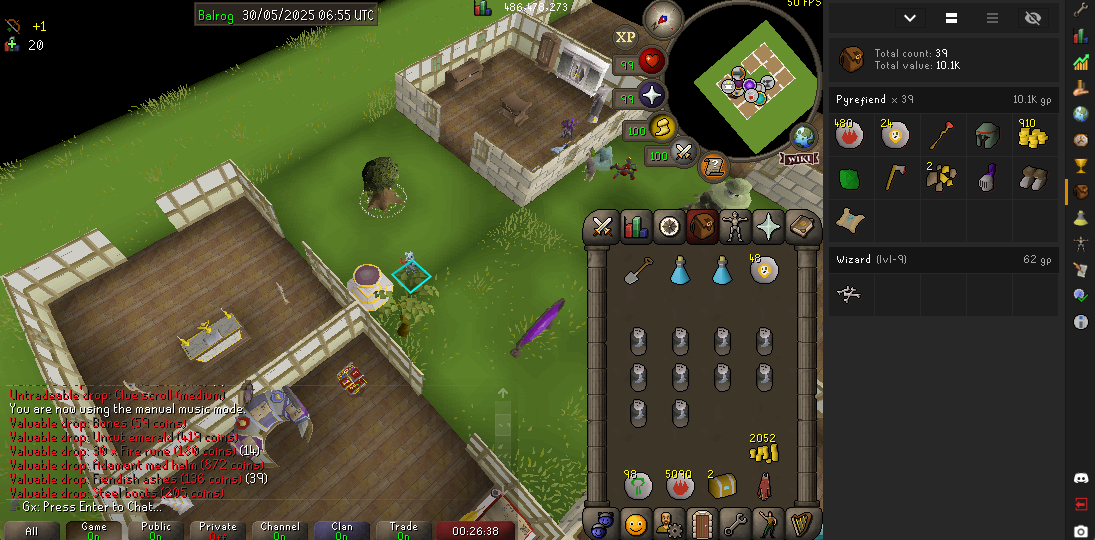Viewport: 1095px width, 540px height.
Task: Open the world map globe
Action: [x=804, y=137]
